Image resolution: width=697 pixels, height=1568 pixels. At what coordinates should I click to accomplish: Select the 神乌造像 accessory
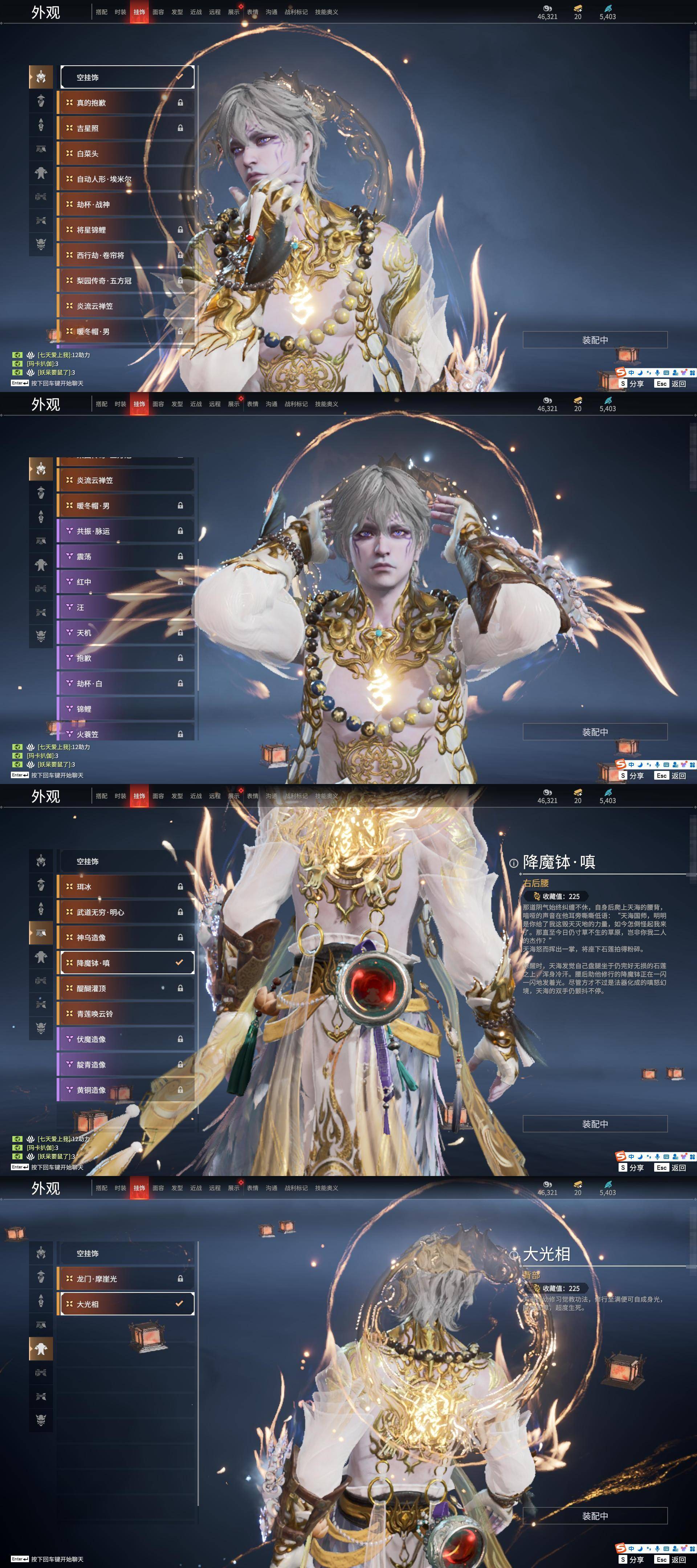pos(127,938)
